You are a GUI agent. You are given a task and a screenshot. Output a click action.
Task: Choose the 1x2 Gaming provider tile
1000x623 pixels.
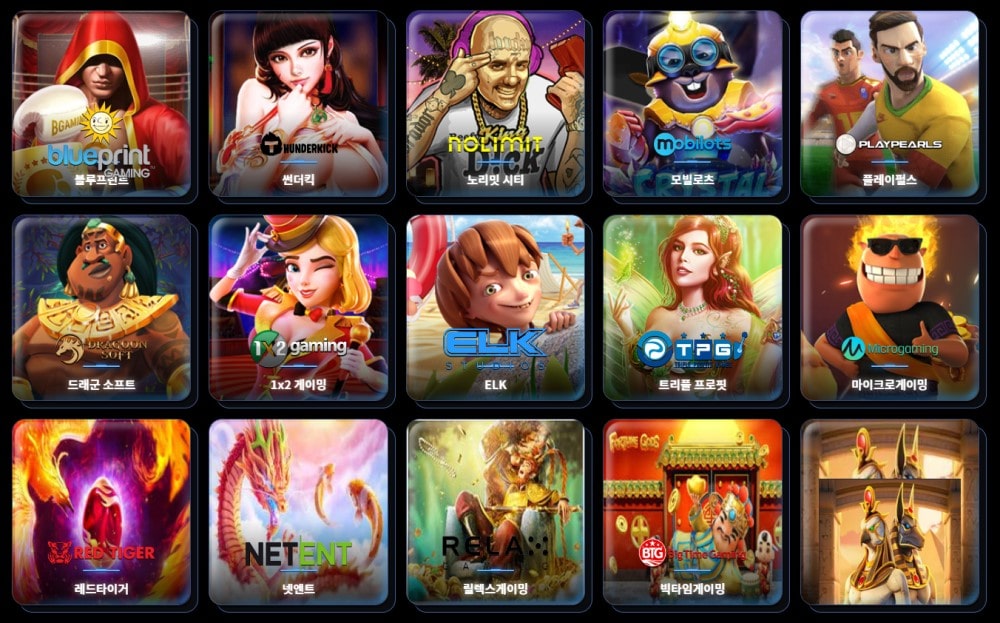[298, 308]
